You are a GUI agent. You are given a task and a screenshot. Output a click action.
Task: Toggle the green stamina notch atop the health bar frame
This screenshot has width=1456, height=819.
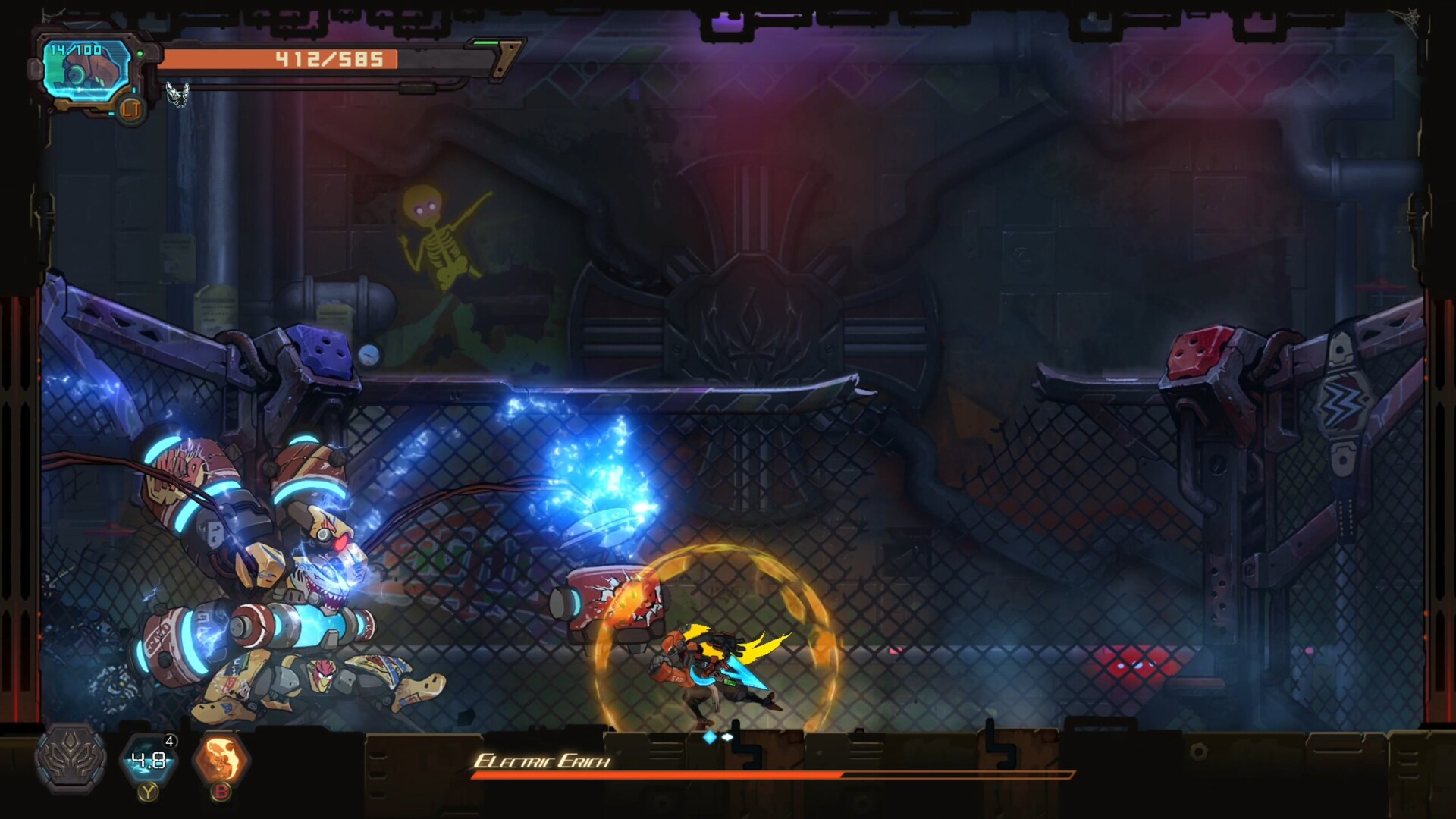tap(485, 42)
